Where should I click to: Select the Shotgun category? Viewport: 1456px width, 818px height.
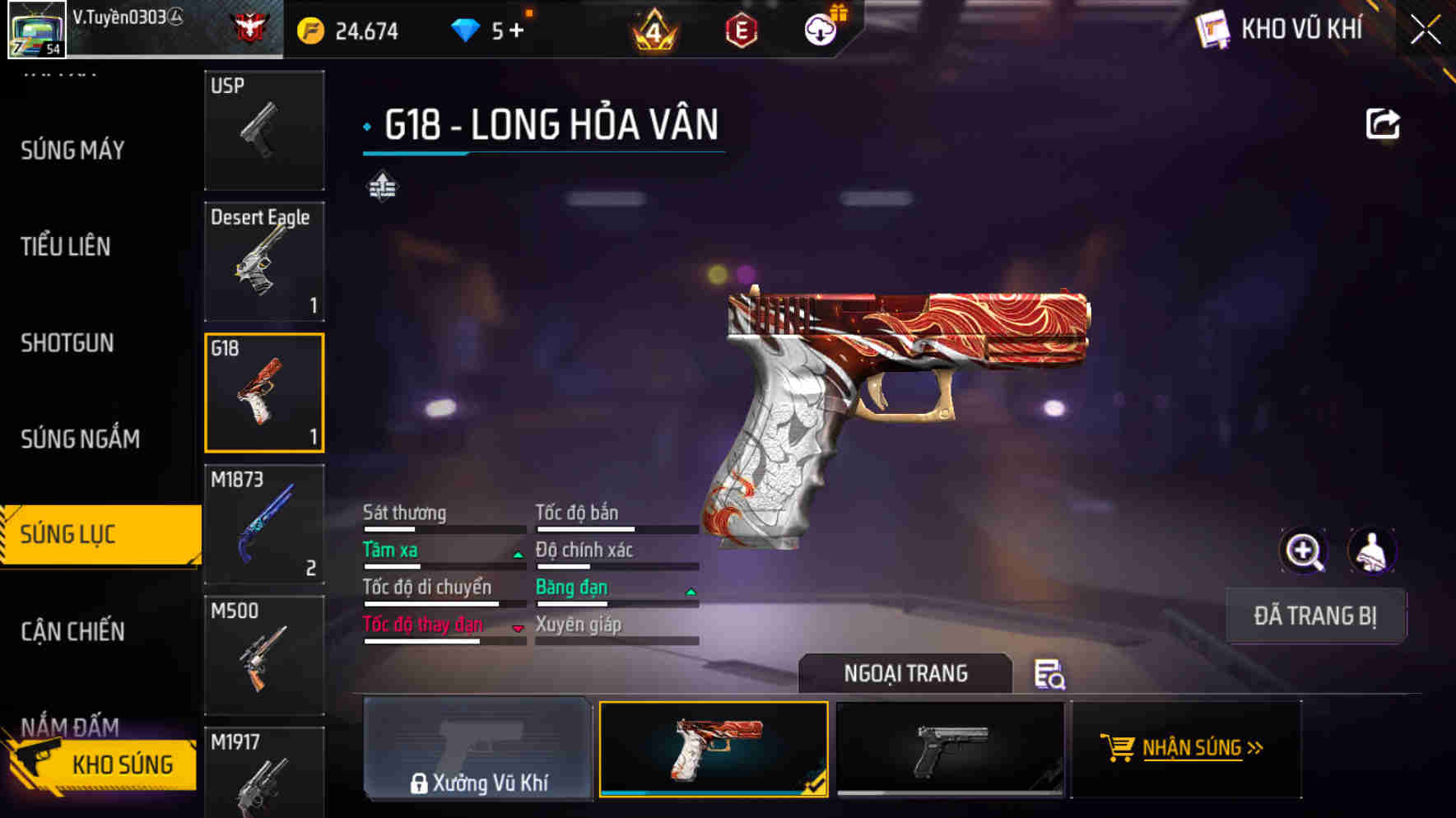(x=67, y=342)
